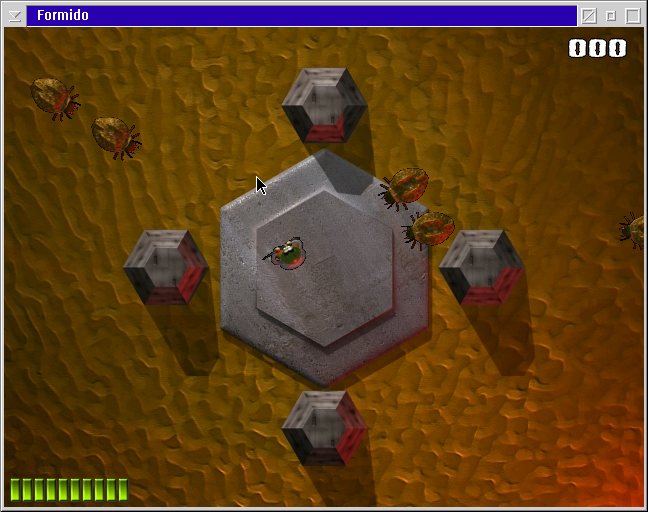648x512 pixels.
Task: Maximize the Formido window with the large square button
Action: (x=632, y=16)
